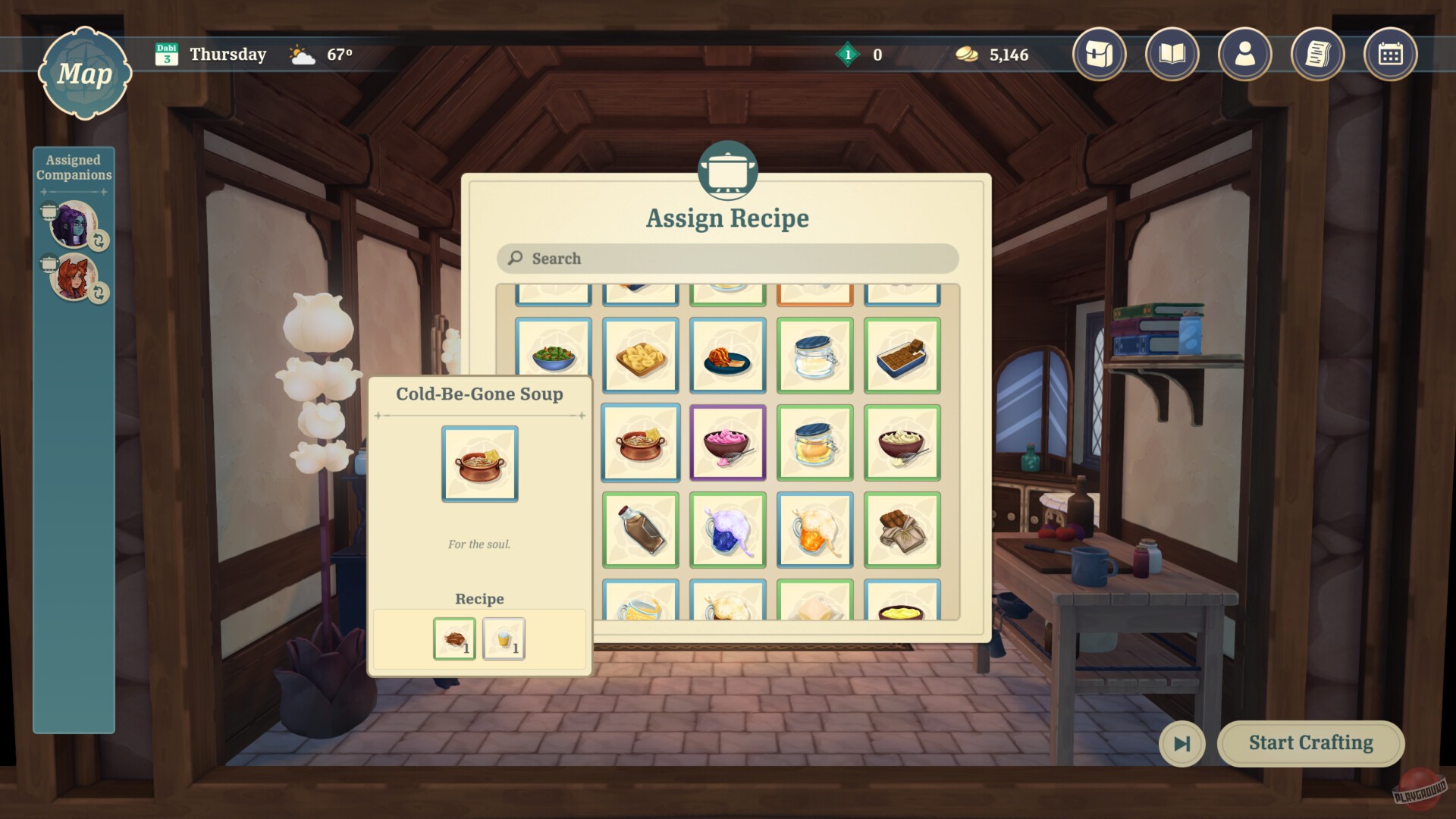Screen dimensions: 1456x819
Task: Open the backpack inventory icon
Action: coord(1100,54)
